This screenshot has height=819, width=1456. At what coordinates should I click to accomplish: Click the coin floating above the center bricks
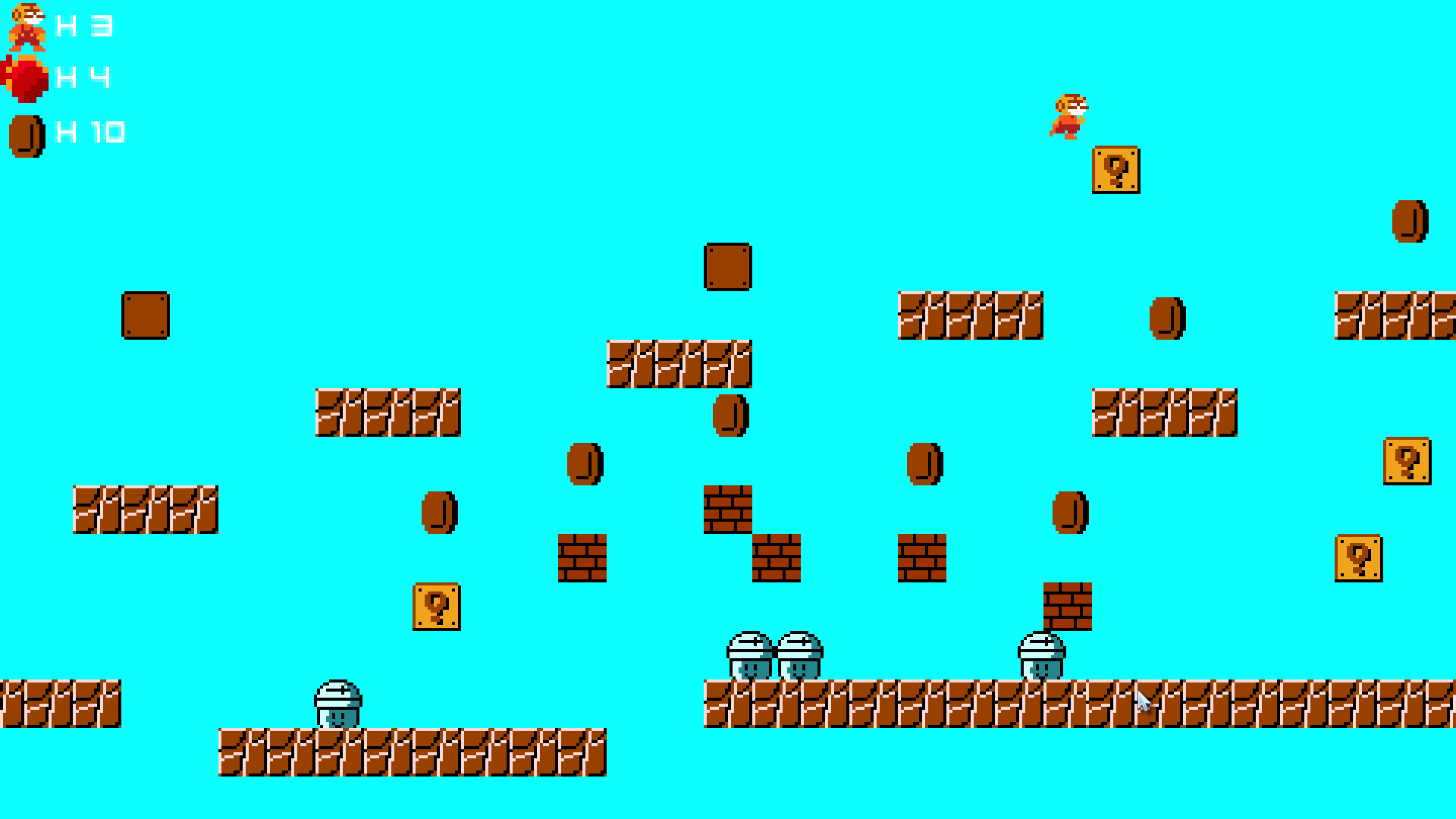728,417
